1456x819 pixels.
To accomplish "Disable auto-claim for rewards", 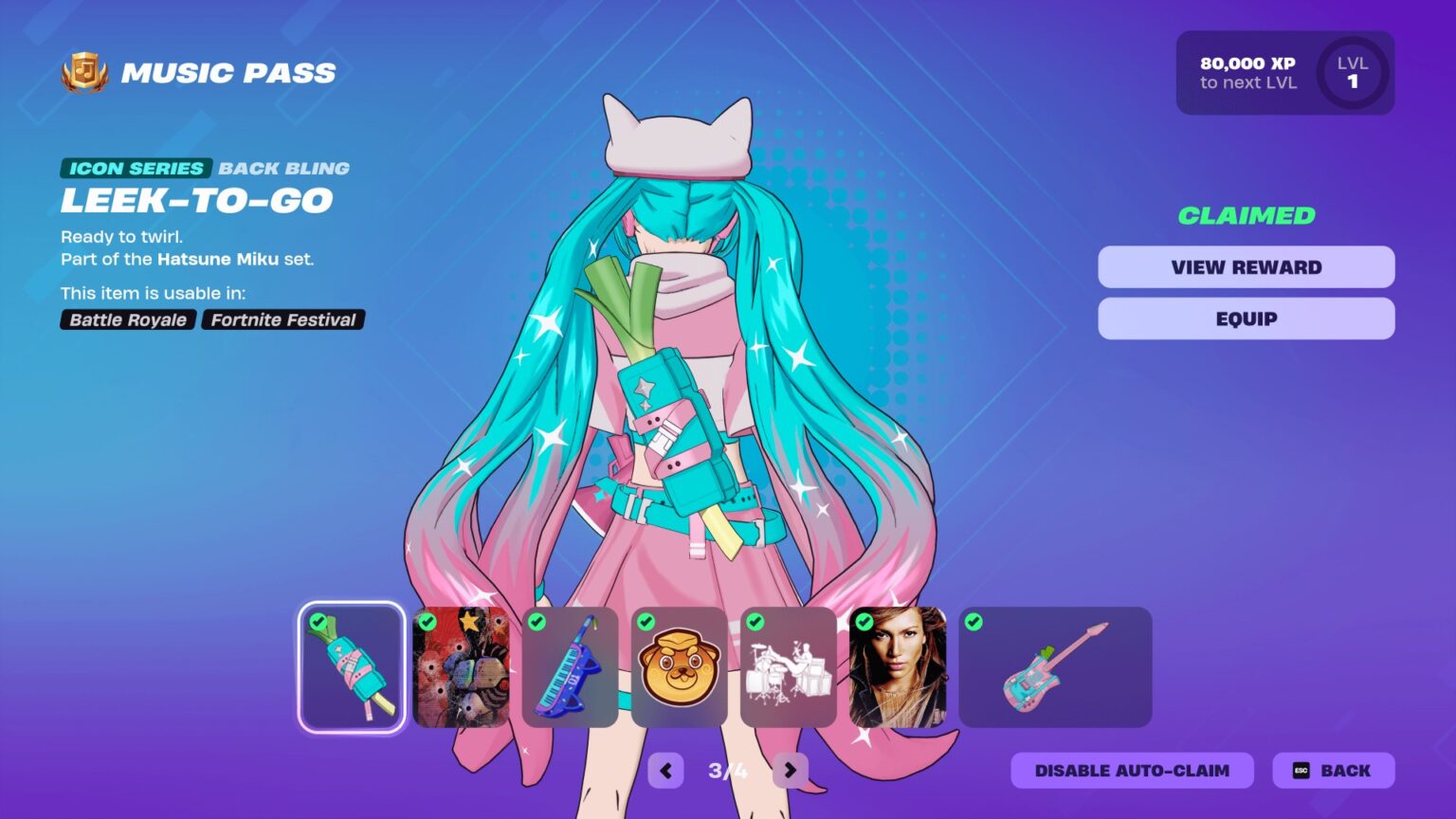I will click(1131, 770).
